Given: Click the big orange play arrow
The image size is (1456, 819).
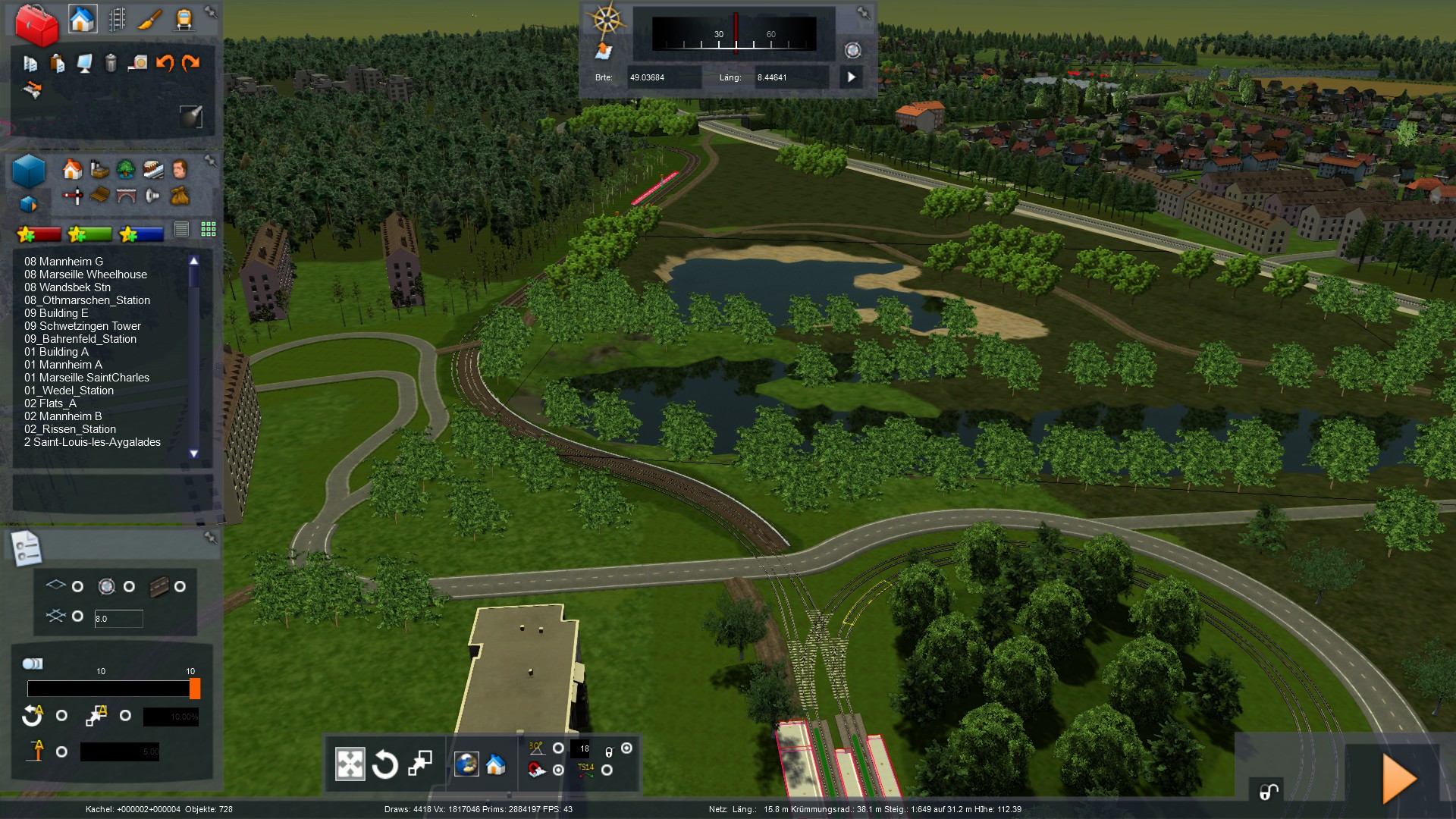Looking at the screenshot, I should pyautogui.click(x=1399, y=778).
